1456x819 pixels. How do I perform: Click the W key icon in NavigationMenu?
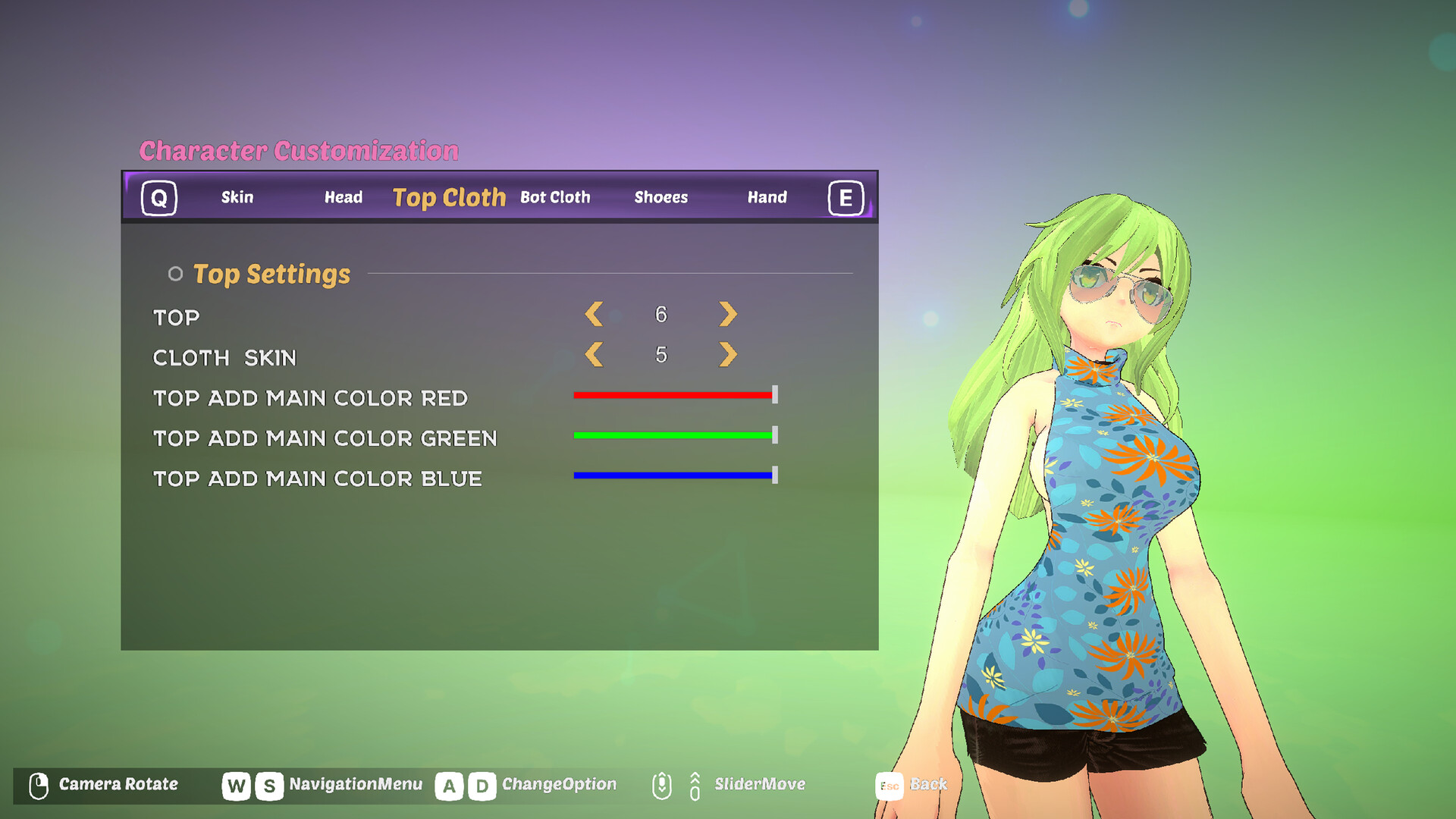click(x=235, y=785)
